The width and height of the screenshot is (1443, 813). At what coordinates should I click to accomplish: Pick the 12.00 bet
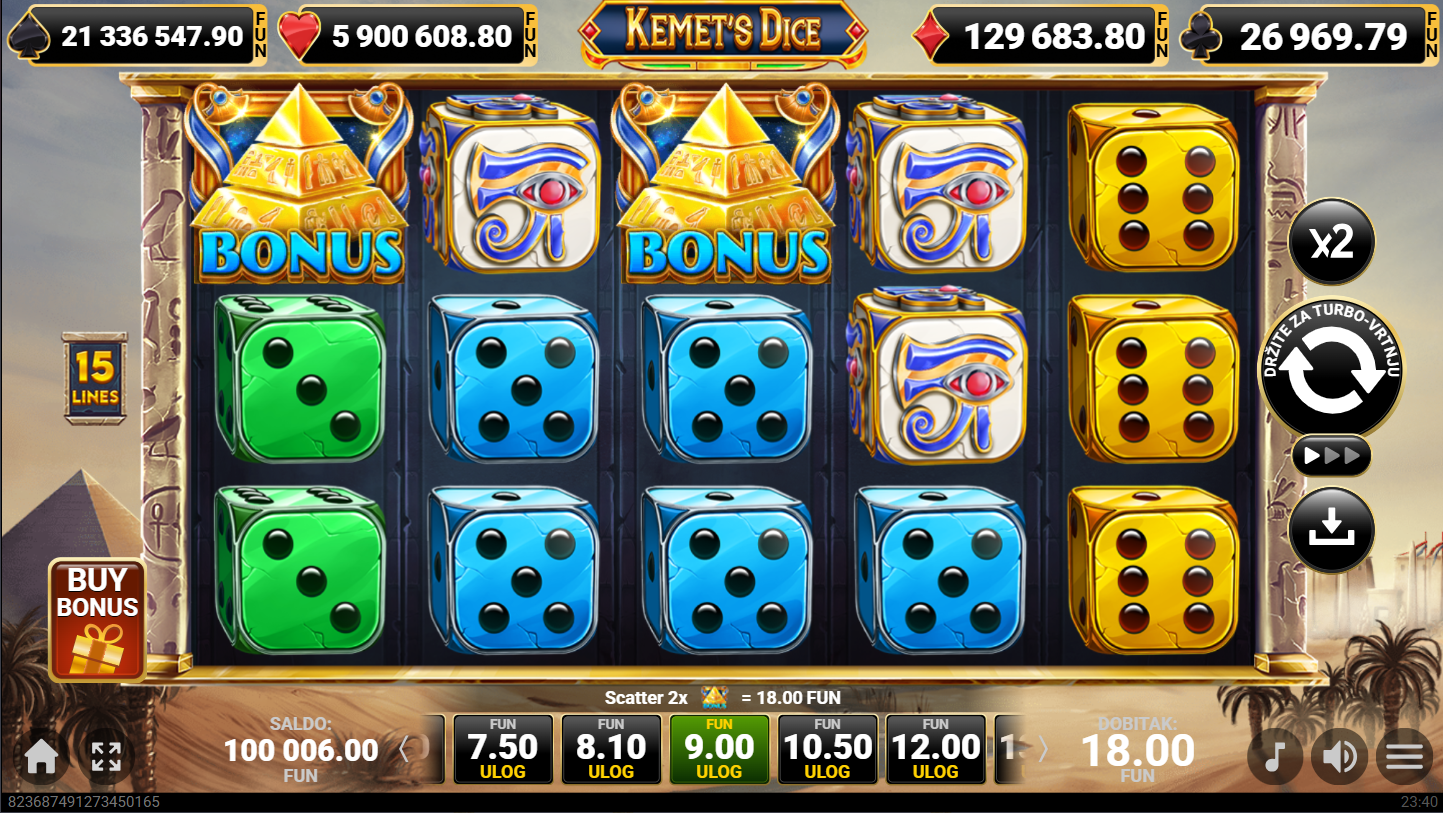(935, 749)
